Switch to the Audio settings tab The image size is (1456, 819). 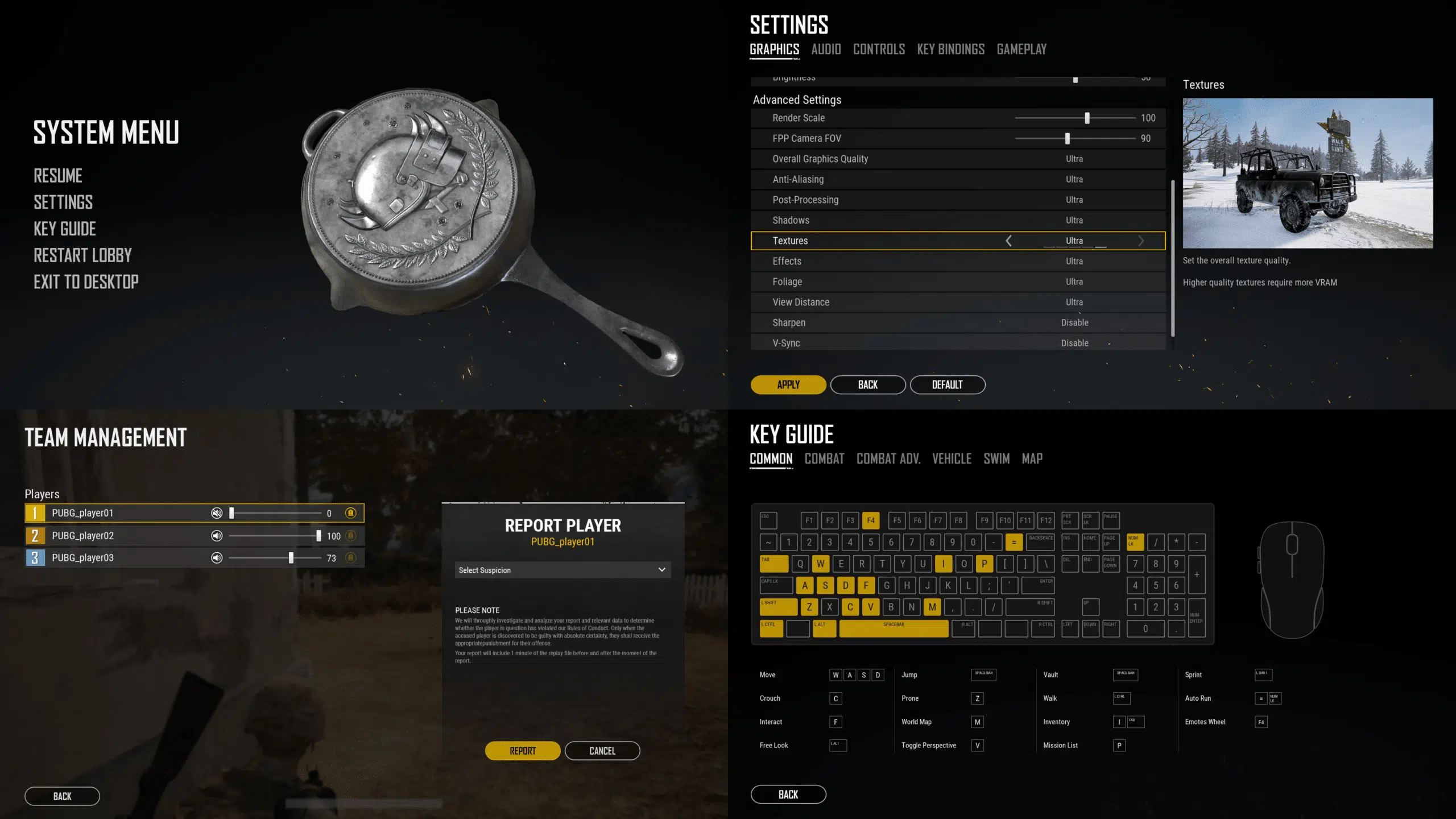[x=825, y=49]
